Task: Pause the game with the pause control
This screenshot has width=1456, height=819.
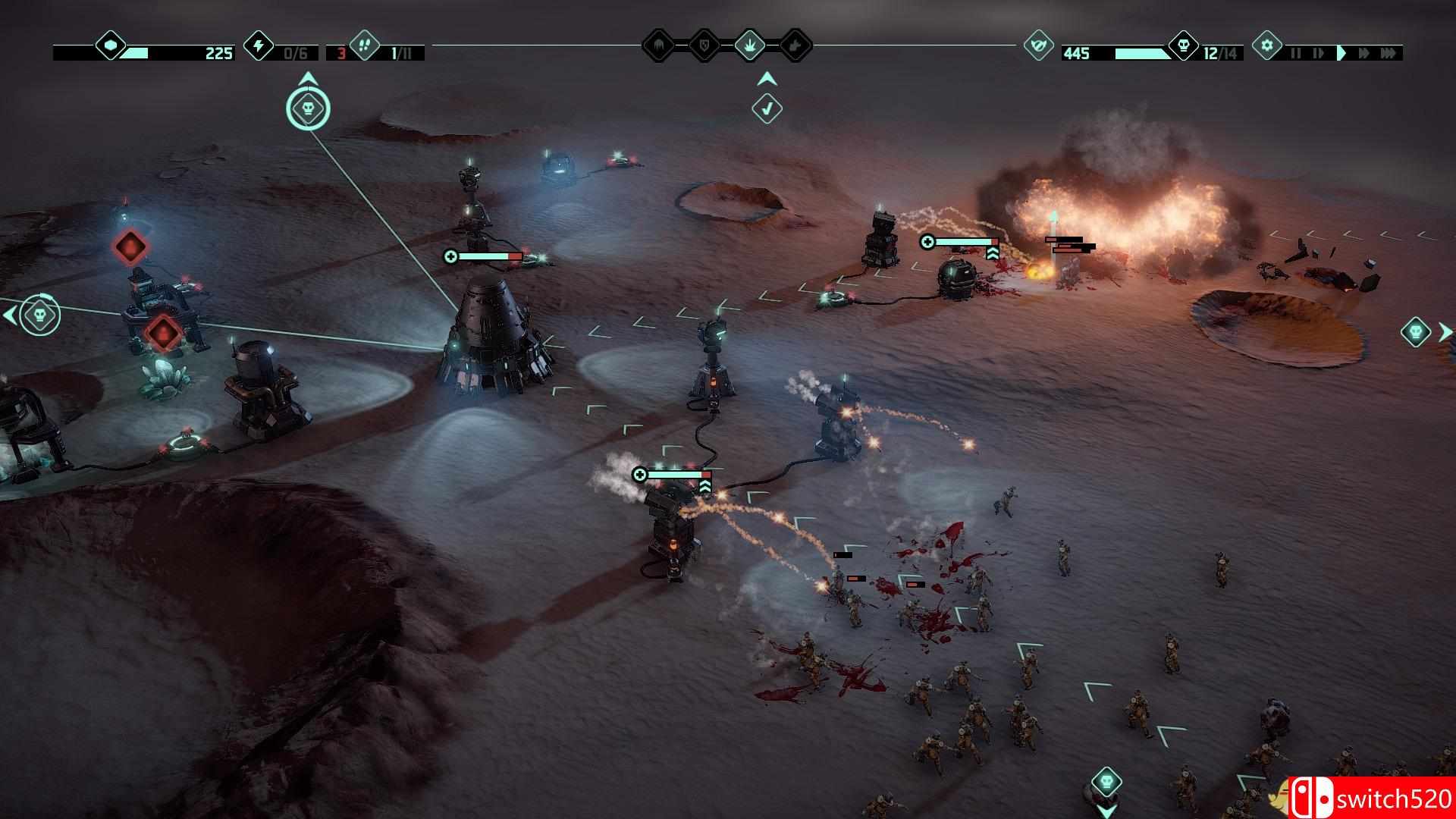Action: click(1297, 53)
